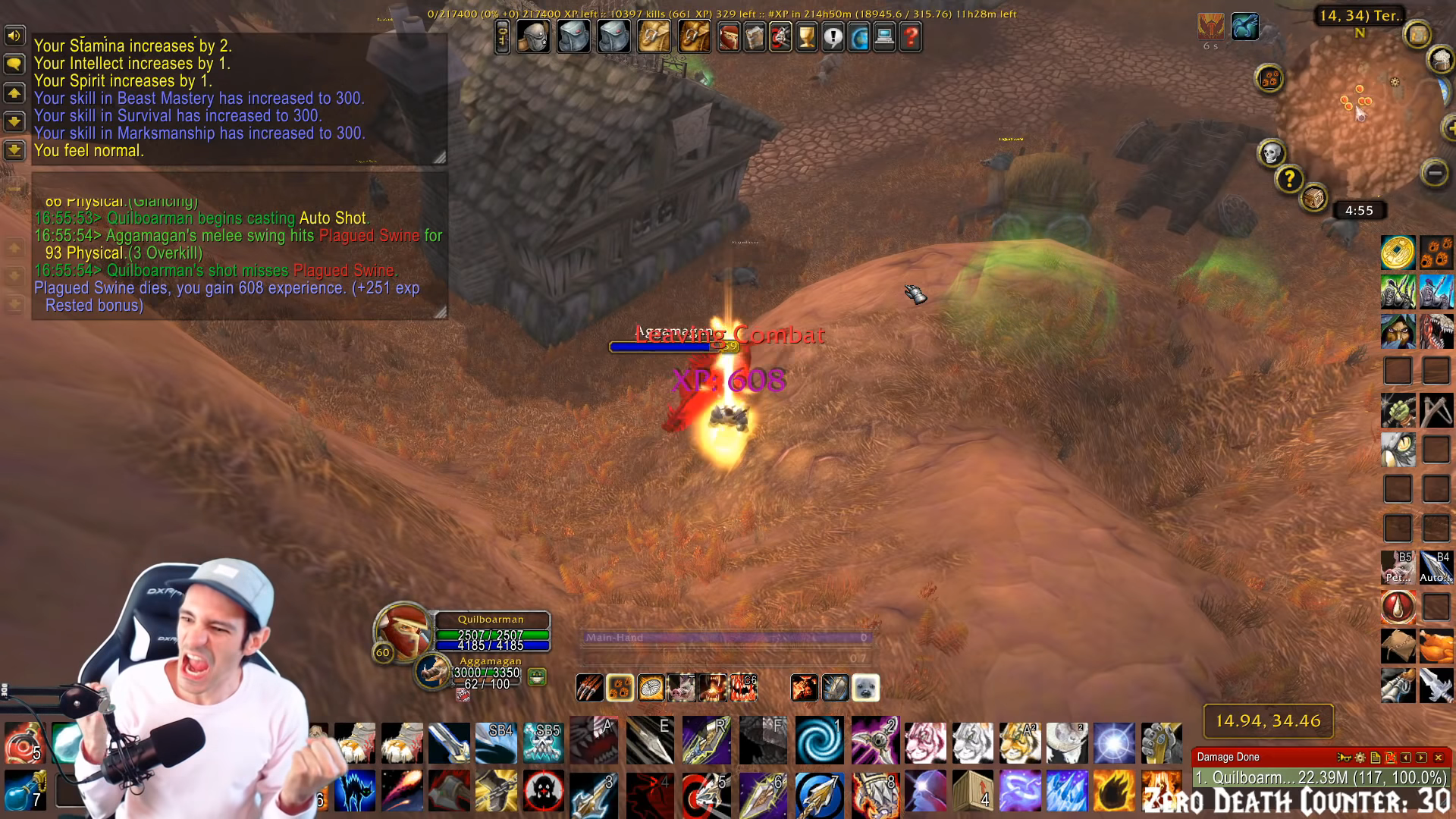This screenshot has height=819, width=1456.
Task: Open the red question mark help button
Action: pyautogui.click(x=911, y=36)
